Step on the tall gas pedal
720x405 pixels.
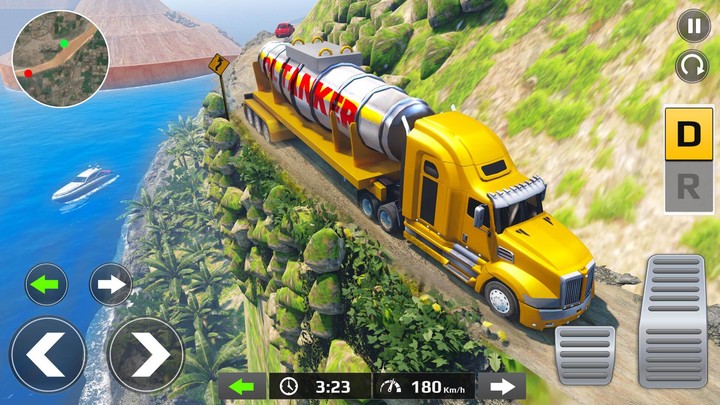tap(672, 318)
